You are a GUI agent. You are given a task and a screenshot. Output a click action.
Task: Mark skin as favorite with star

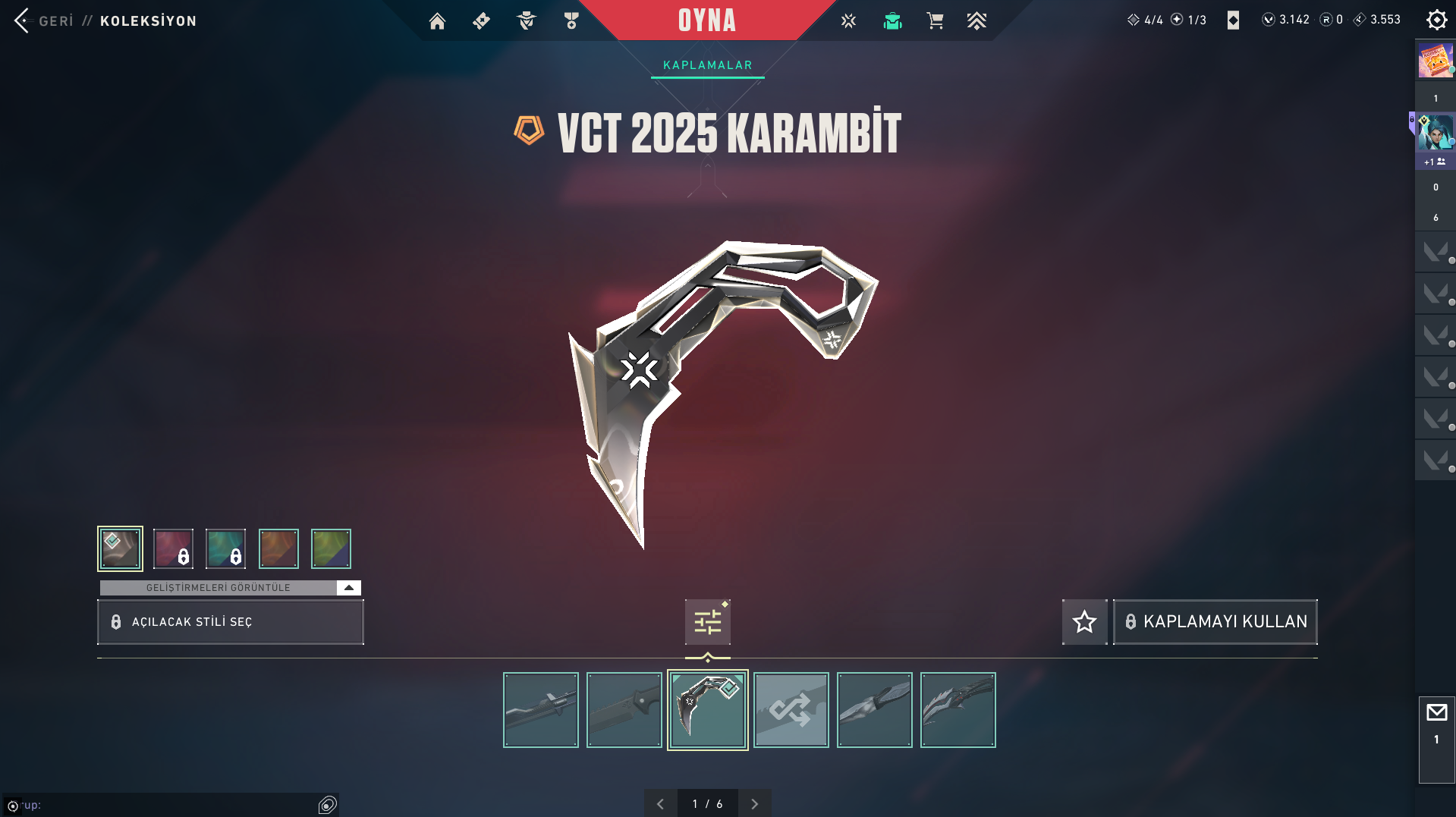(x=1084, y=622)
